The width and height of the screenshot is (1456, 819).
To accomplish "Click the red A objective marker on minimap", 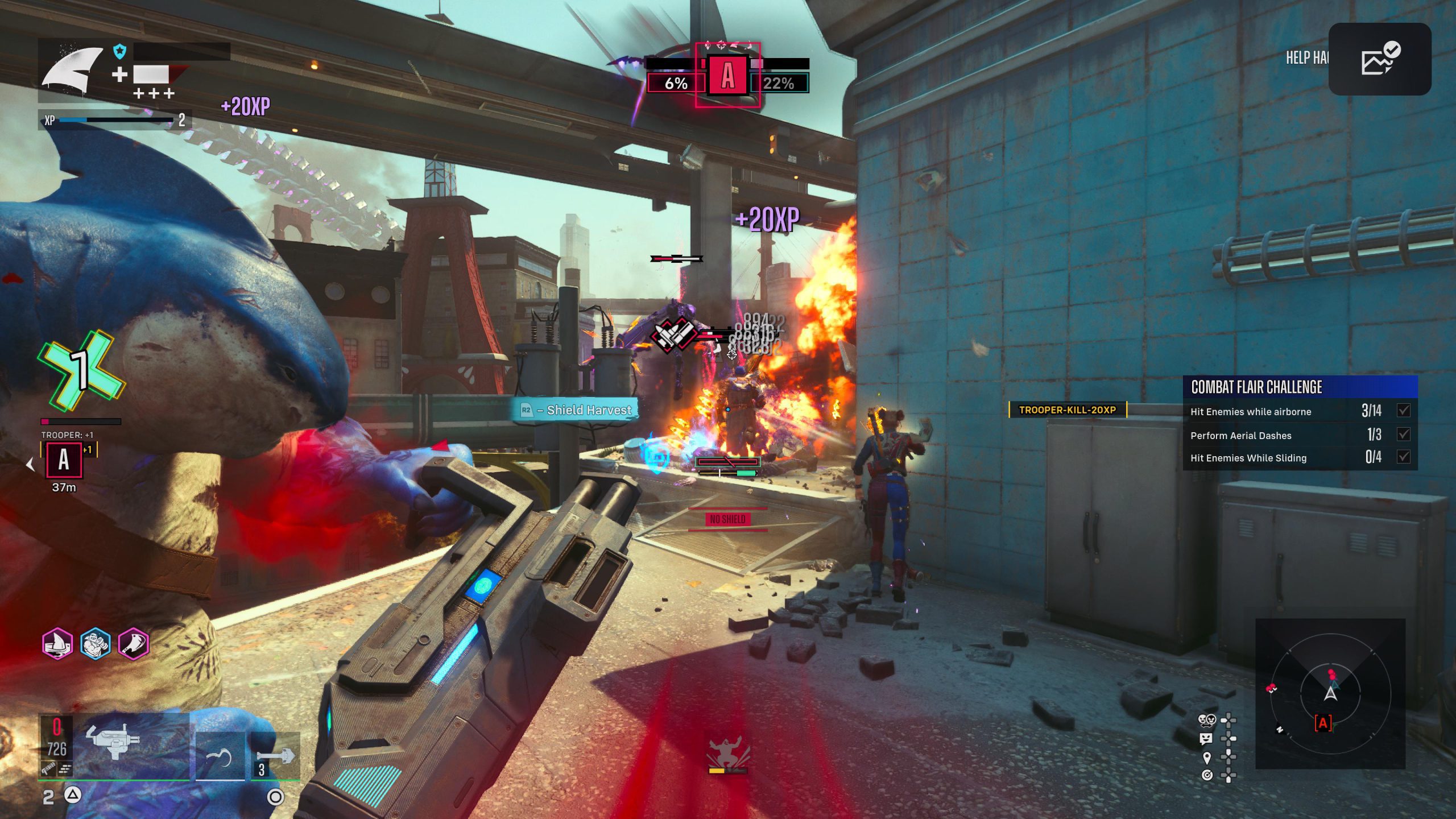I will pos(1323,723).
